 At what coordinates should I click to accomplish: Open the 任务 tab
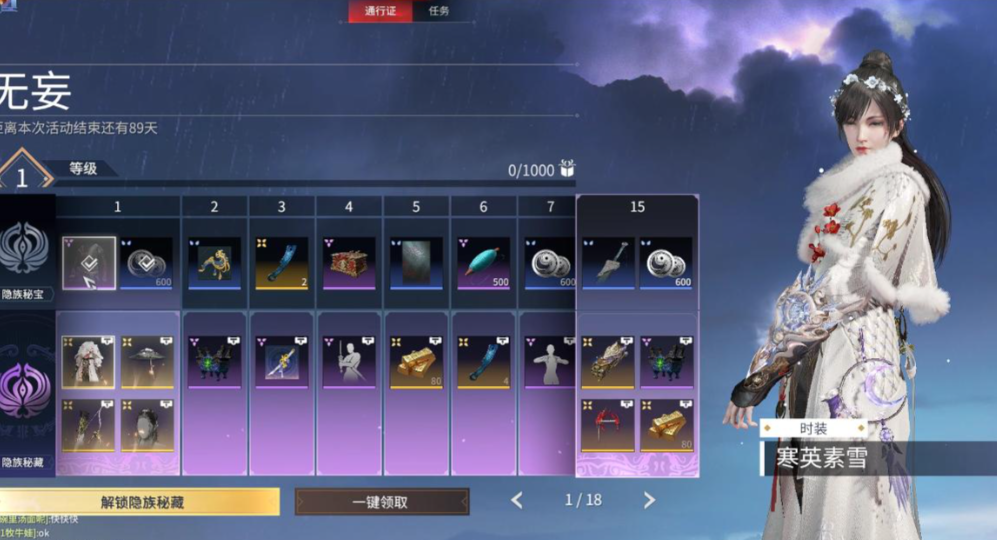point(439,11)
